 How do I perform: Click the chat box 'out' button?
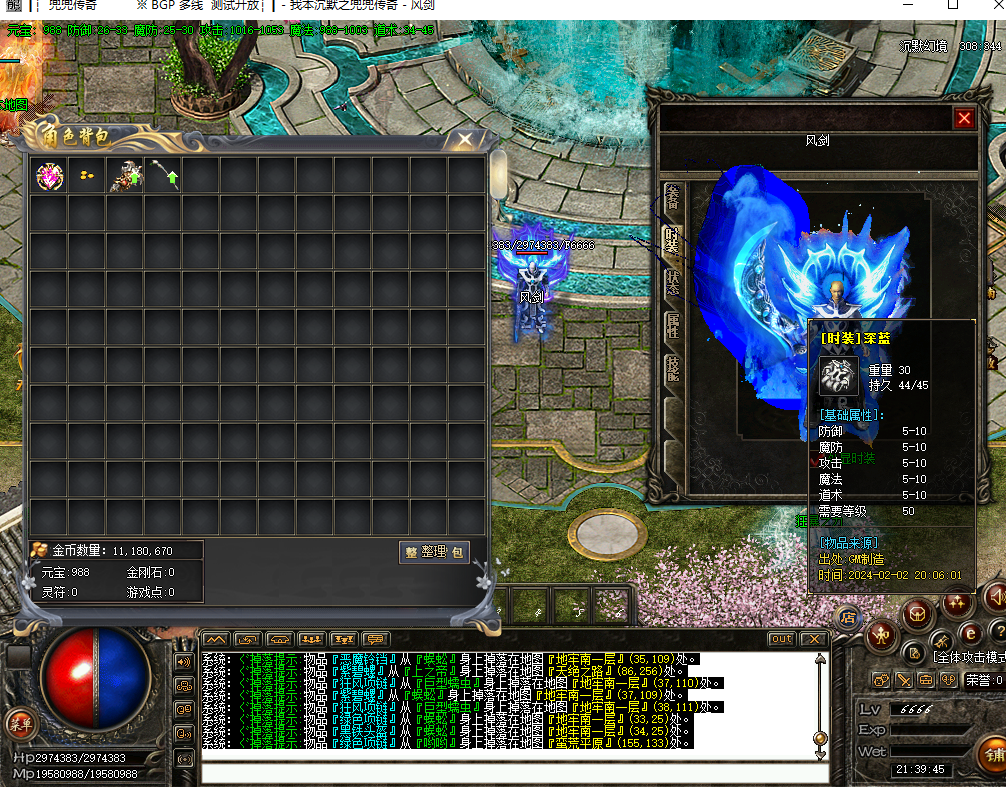(x=782, y=639)
